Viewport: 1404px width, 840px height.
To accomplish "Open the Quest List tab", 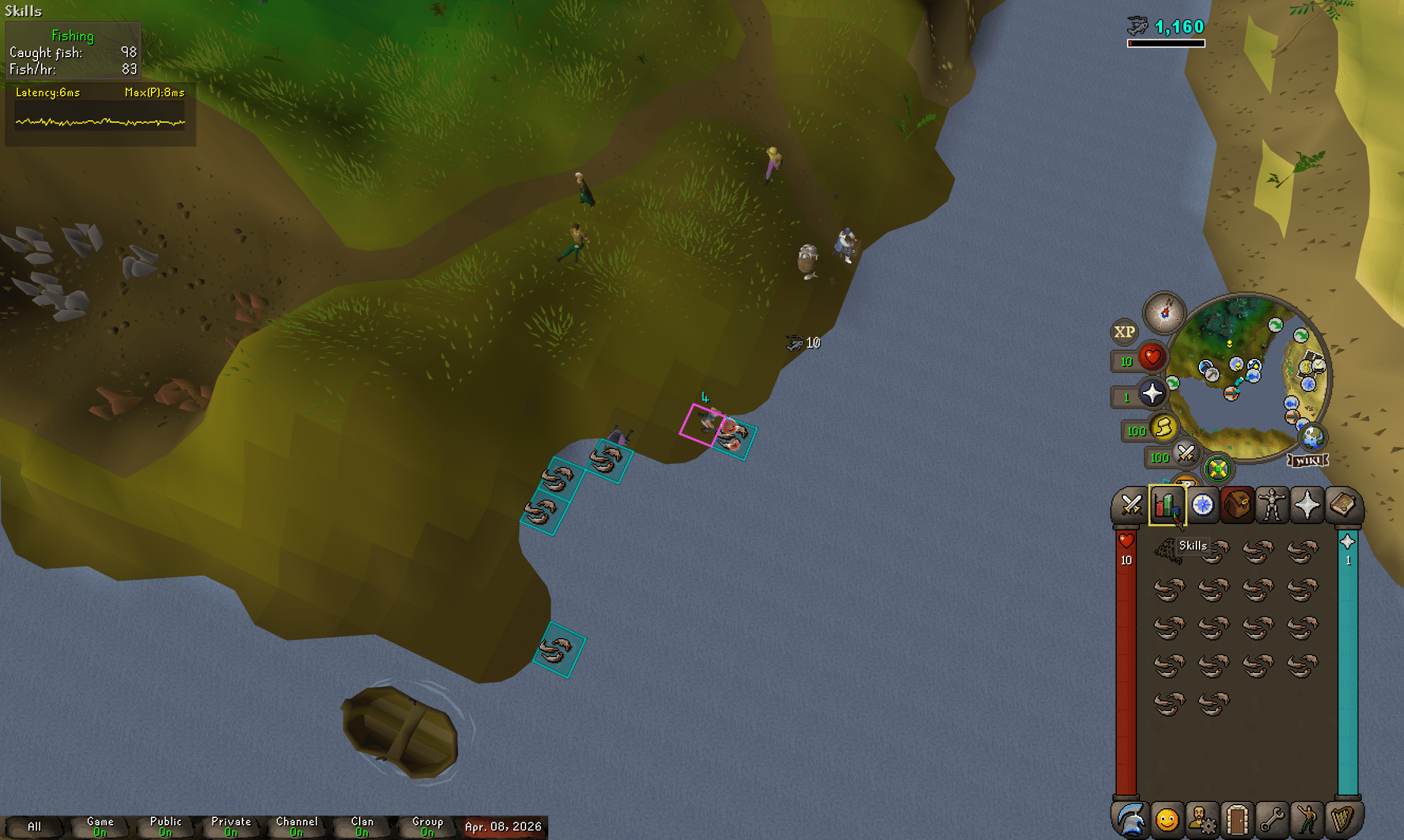I will [x=1202, y=506].
